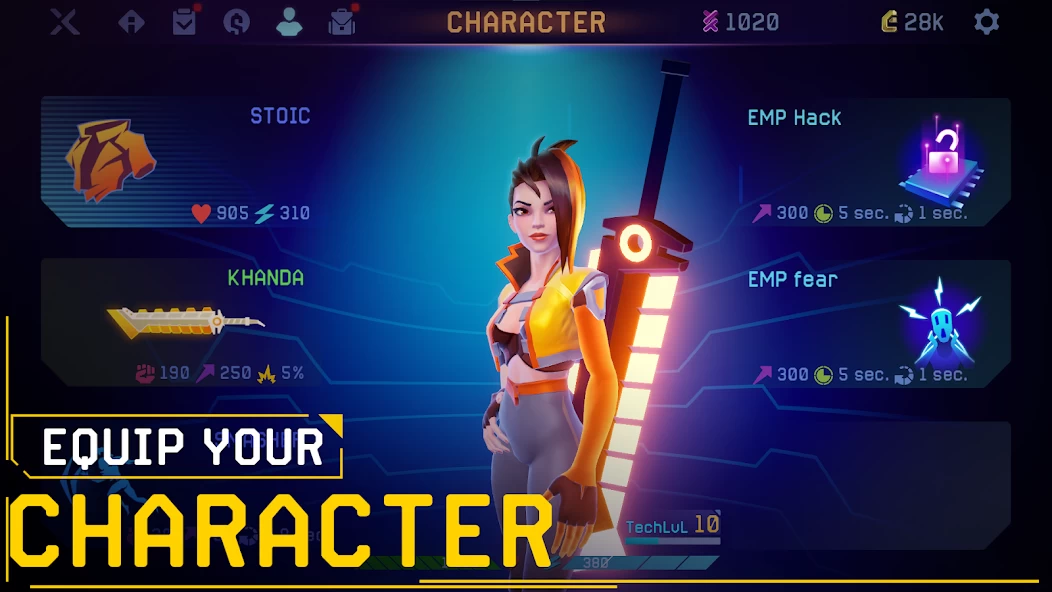
Task: Open the gear settings icon
Action: 986,22
